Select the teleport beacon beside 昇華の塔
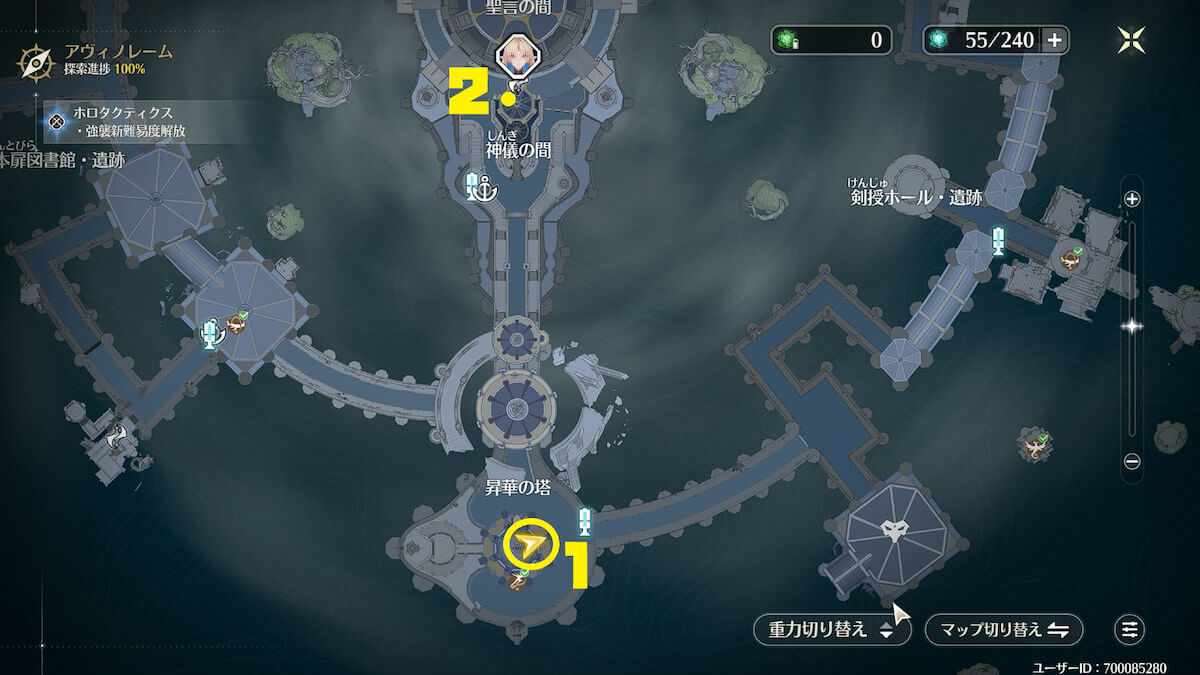Viewport: 1200px width, 675px height. pos(585,520)
